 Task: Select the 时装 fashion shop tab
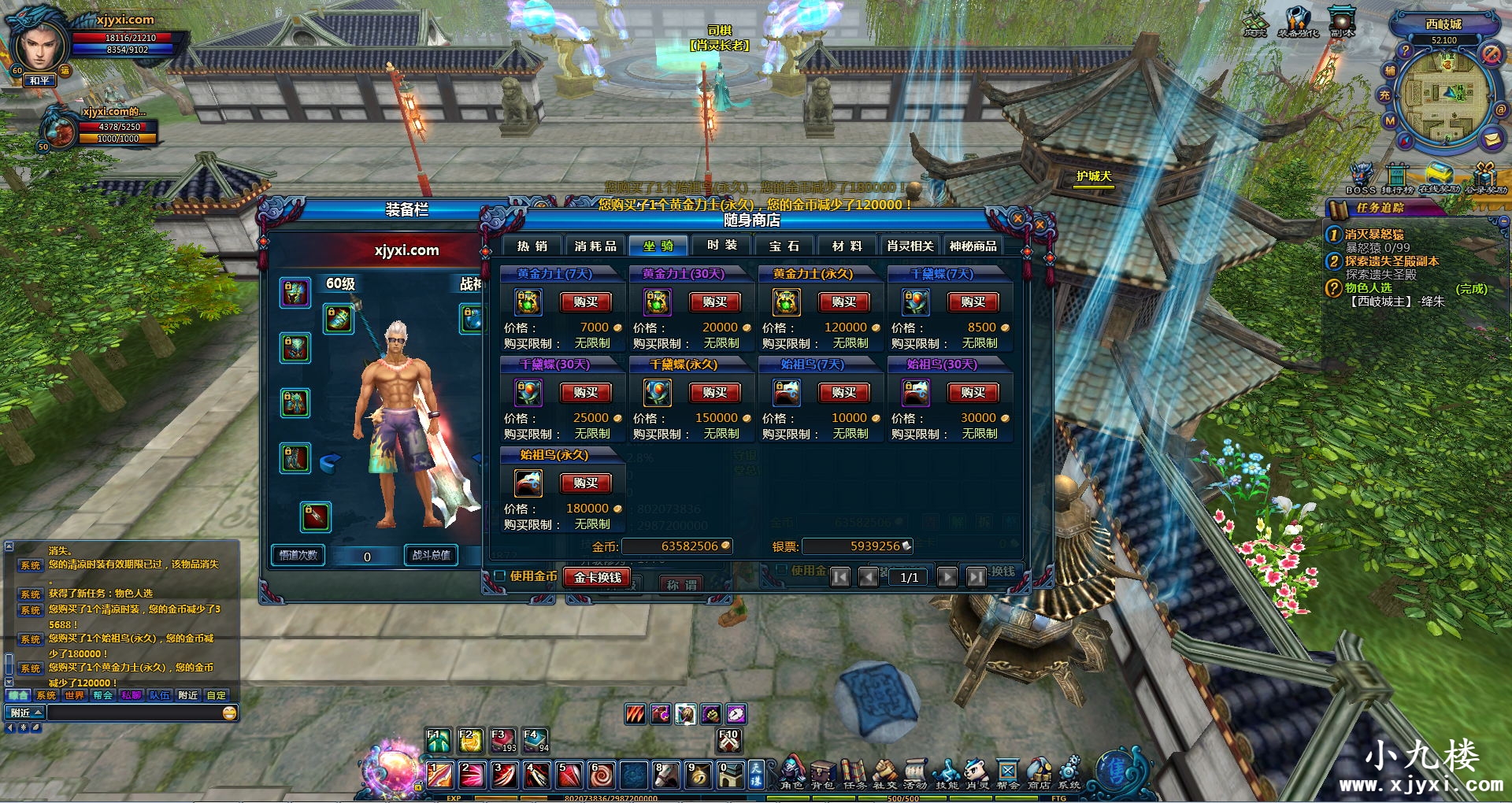(x=722, y=246)
